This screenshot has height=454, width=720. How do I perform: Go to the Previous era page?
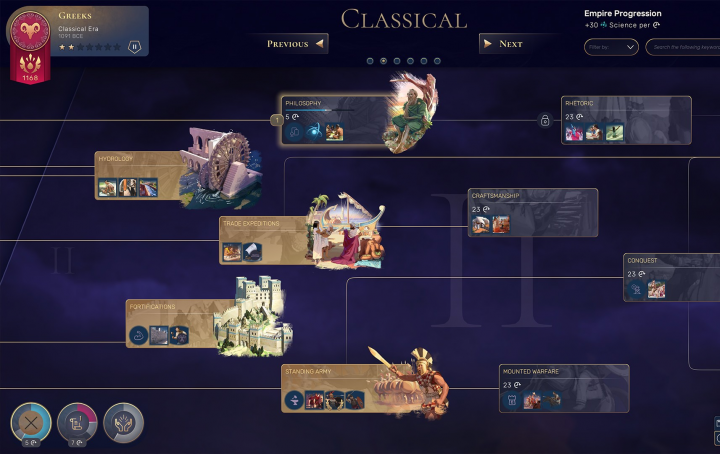coord(295,44)
